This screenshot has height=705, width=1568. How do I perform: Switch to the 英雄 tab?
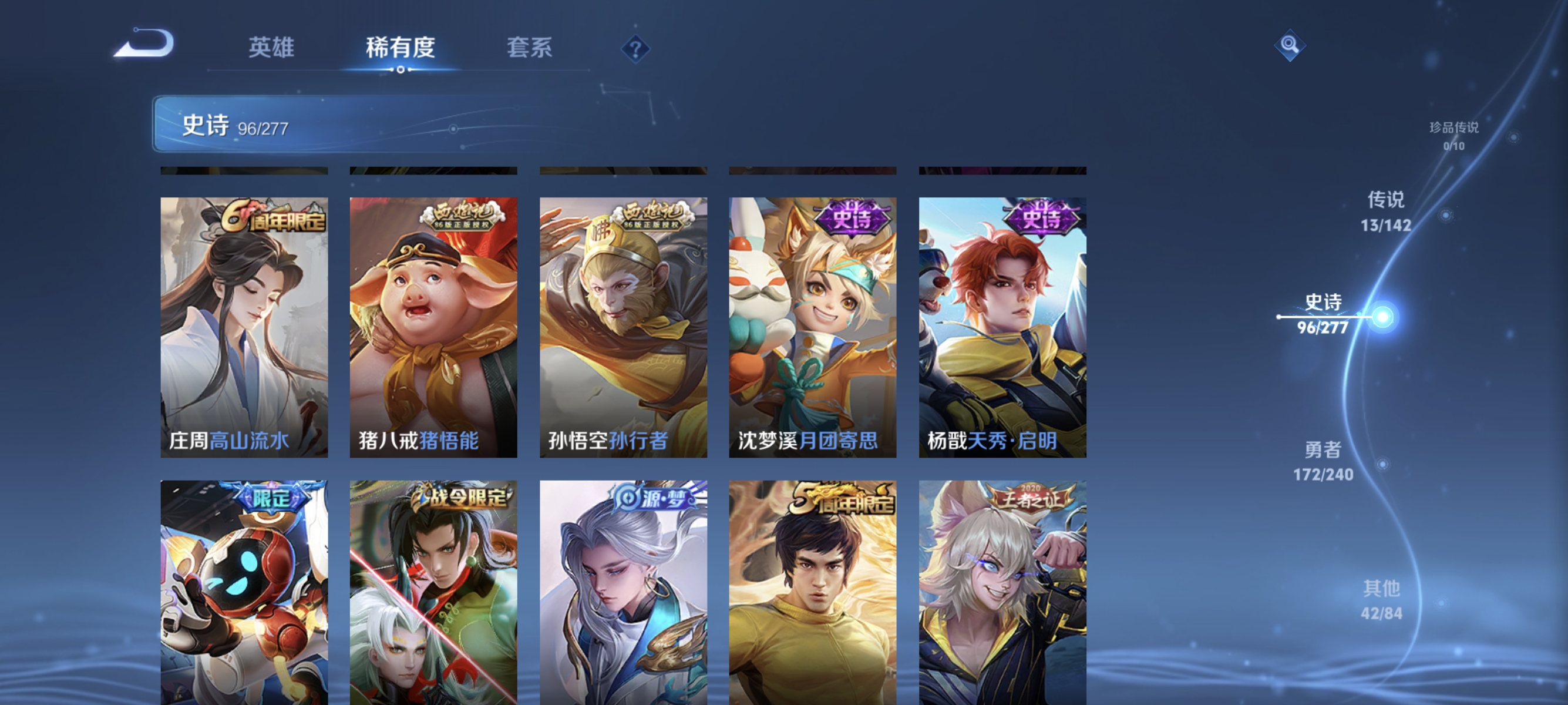271,48
